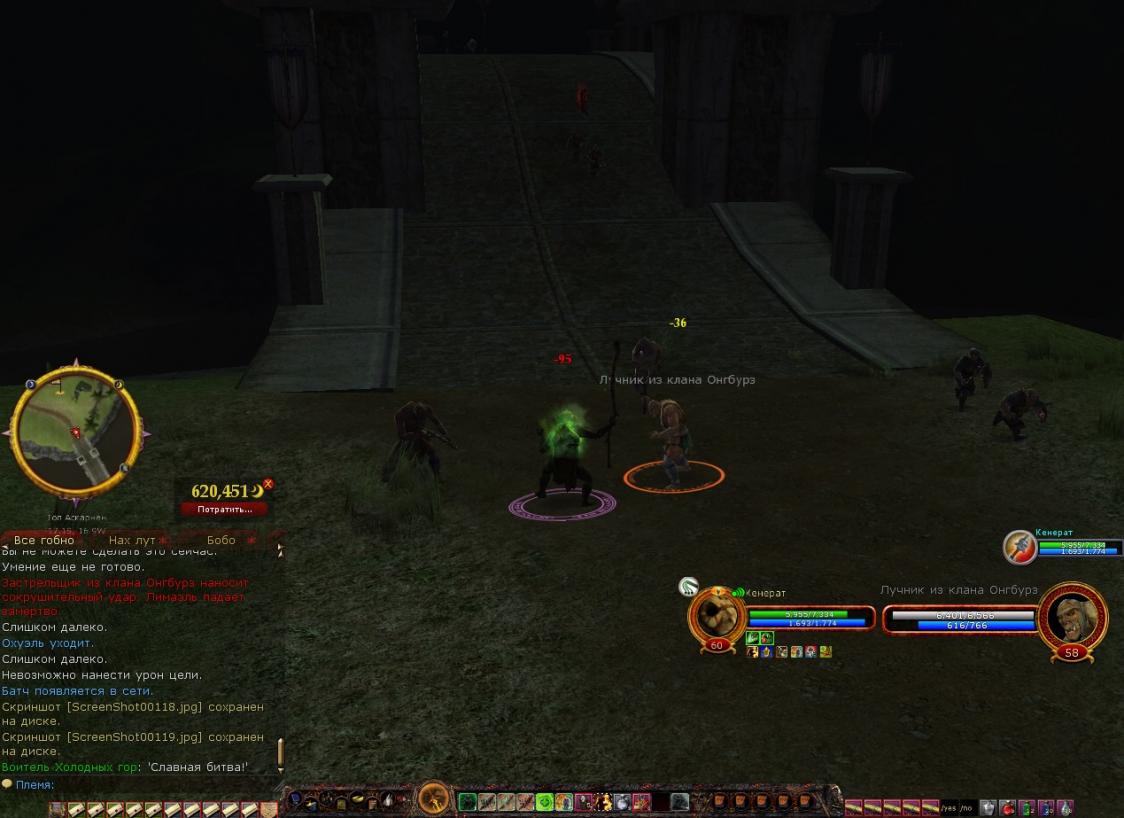
Task: Click the /yes quickslot
Action: 949,808
